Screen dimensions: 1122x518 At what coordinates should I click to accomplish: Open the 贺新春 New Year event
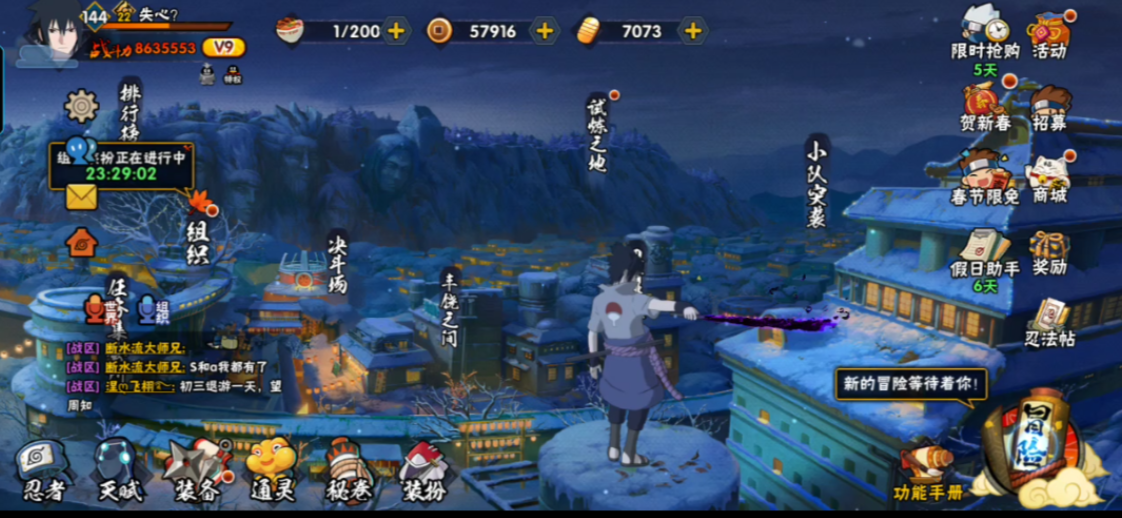point(985,106)
